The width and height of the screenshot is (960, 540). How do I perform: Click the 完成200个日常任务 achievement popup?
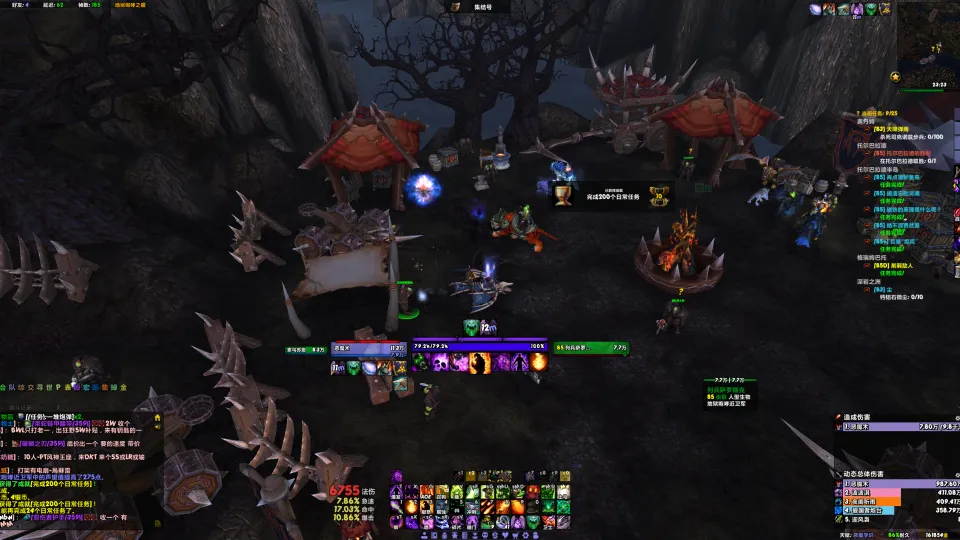(612, 194)
